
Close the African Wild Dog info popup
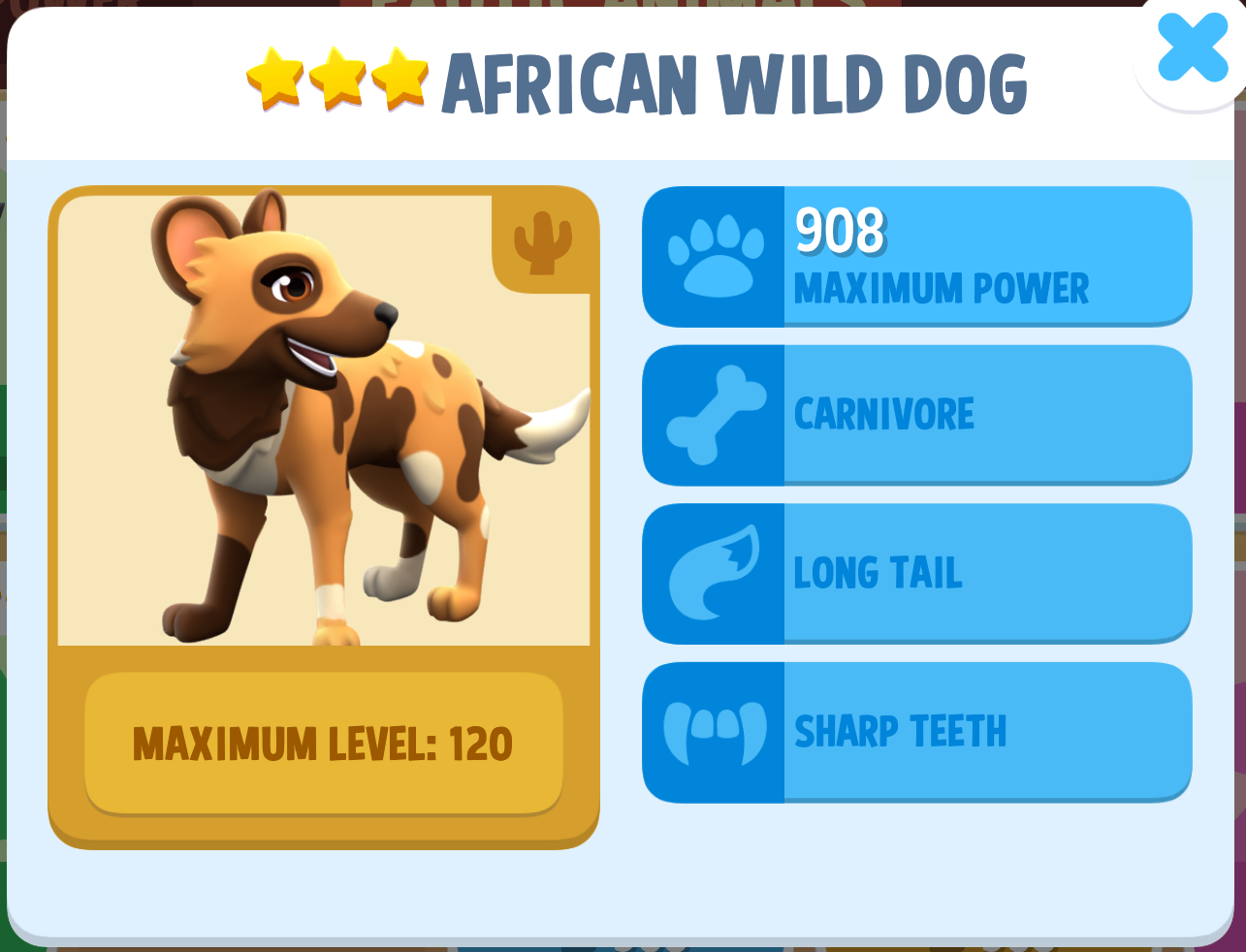[x=1191, y=48]
